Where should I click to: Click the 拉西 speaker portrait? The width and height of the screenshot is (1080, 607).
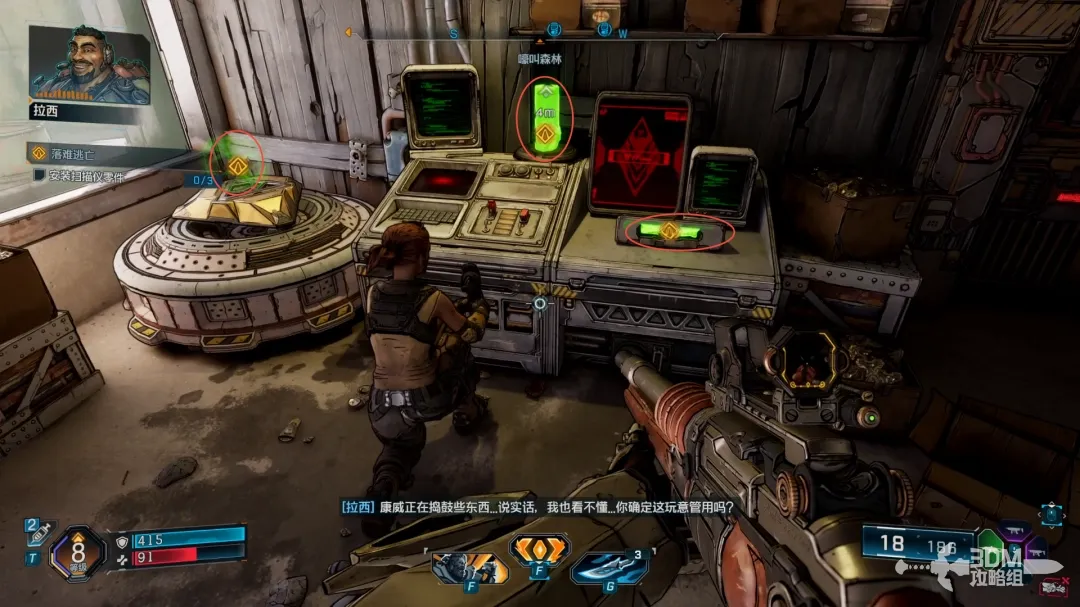click(89, 65)
